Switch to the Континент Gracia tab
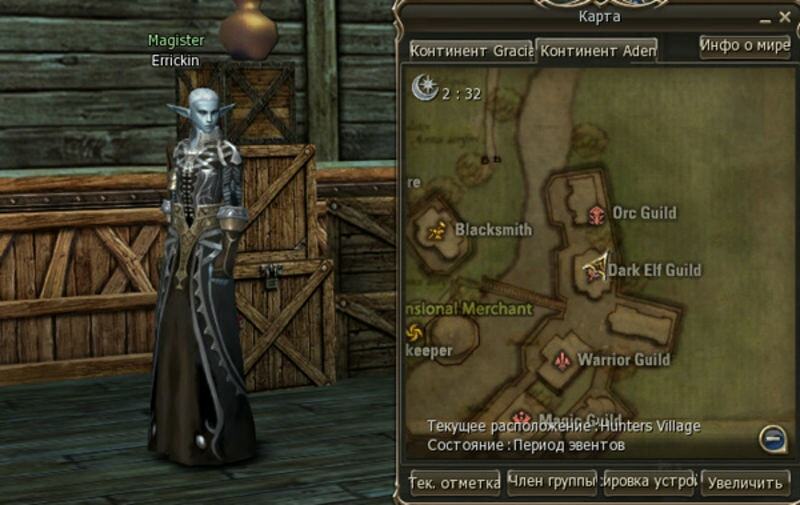Image resolution: width=800 pixels, height=505 pixels. pos(471,50)
